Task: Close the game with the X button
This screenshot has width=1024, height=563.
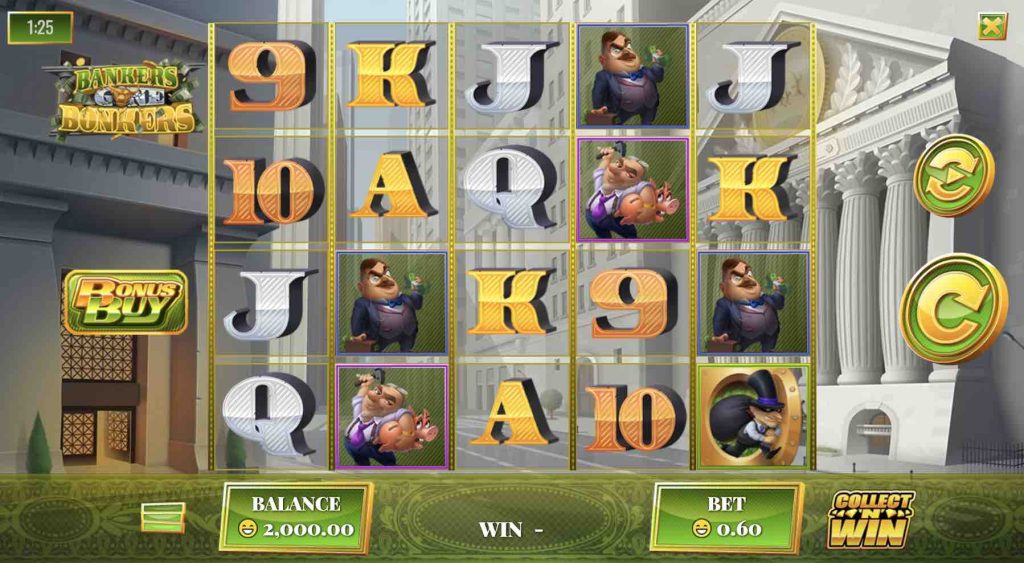Action: (992, 27)
